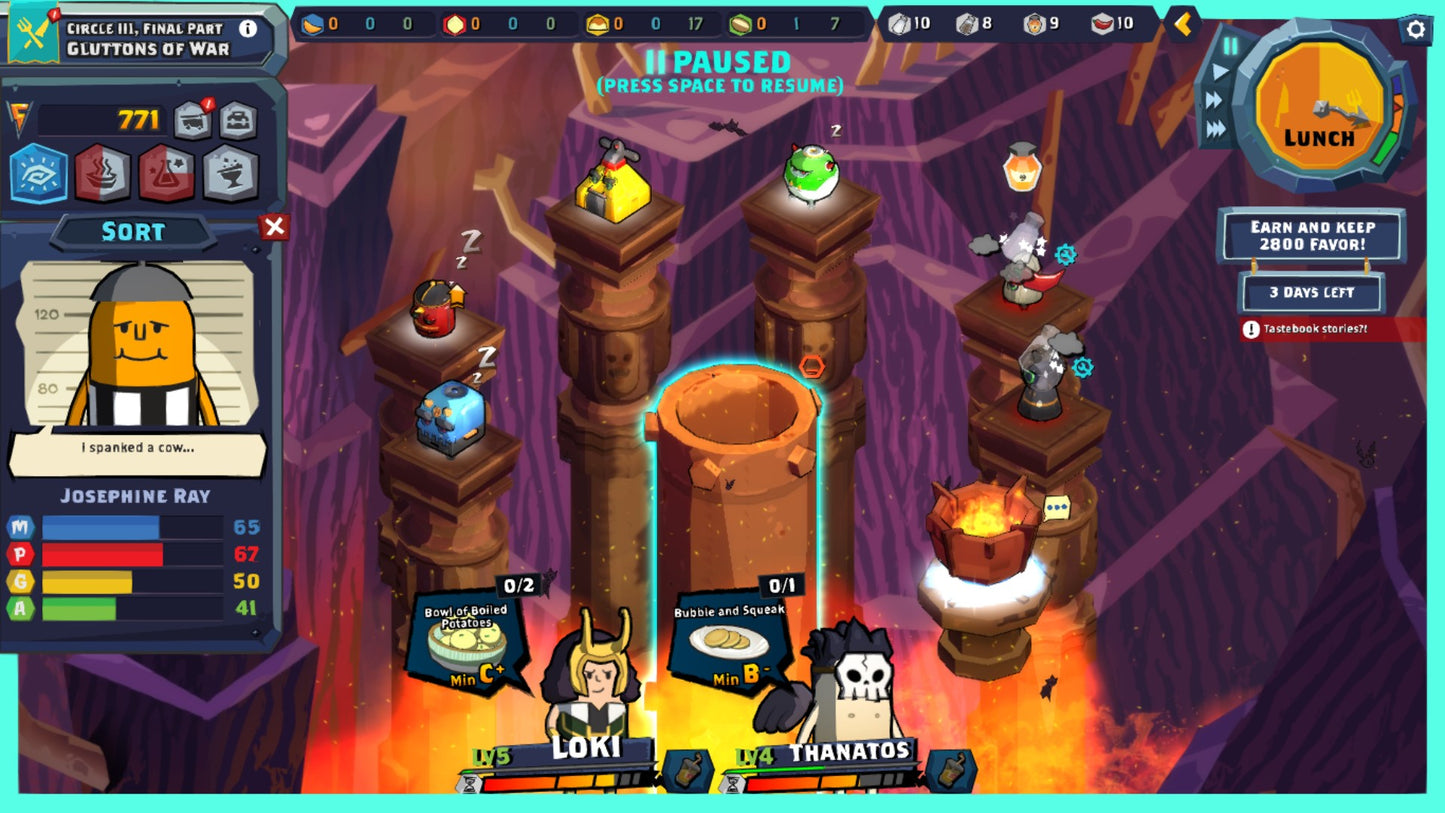Click the pause speed control
Image resolution: width=1445 pixels, height=813 pixels.
1231,46
